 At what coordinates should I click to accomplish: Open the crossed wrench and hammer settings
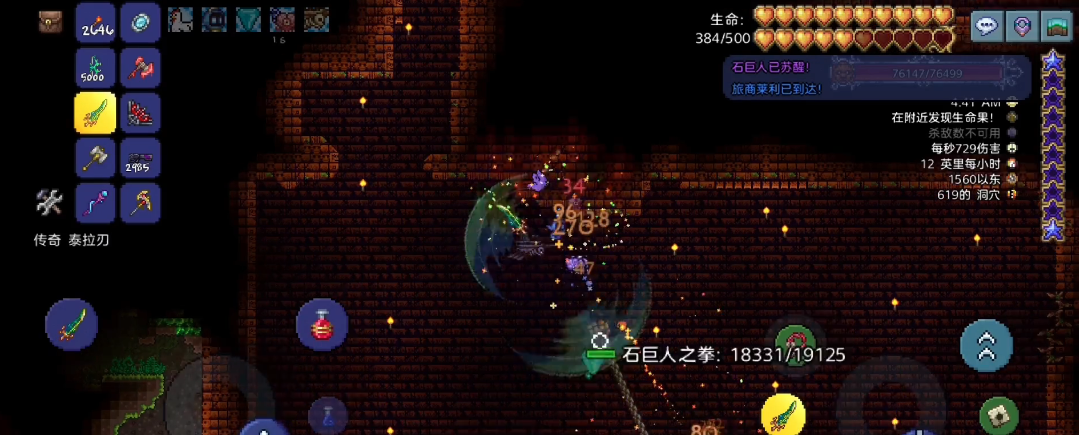pyautogui.click(x=49, y=203)
